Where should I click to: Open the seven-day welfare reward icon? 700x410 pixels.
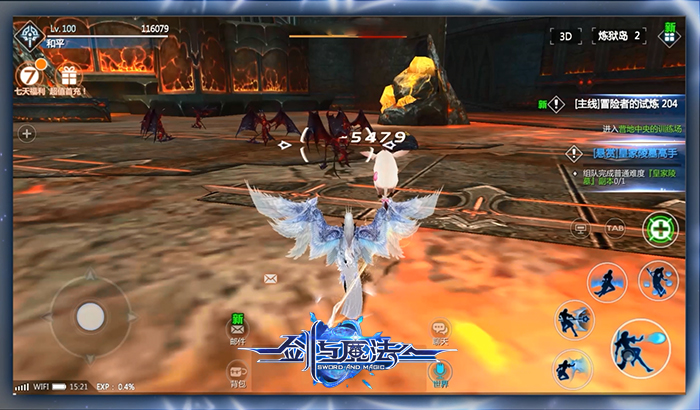(x=33, y=74)
